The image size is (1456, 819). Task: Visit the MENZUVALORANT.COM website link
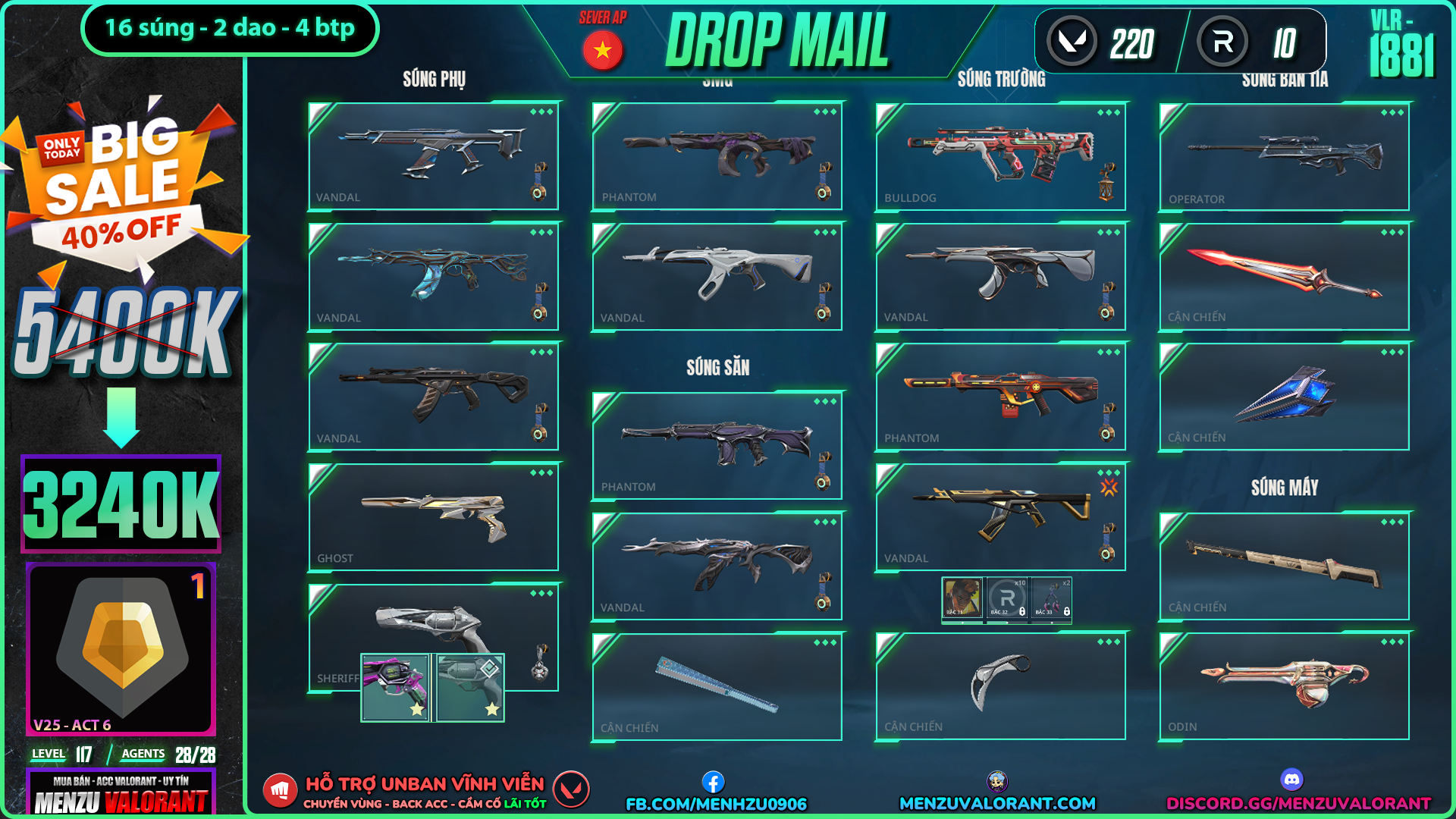click(x=997, y=803)
